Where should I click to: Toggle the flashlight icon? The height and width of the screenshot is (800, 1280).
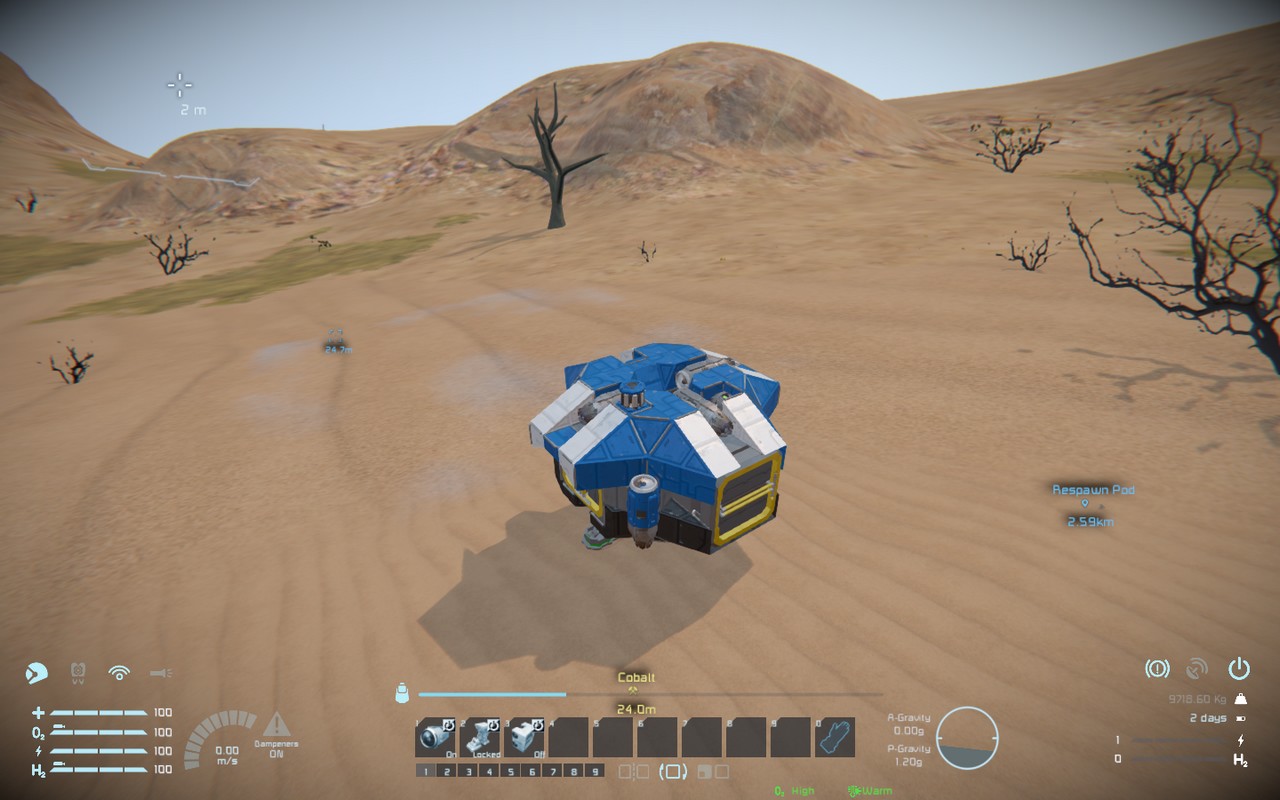pos(160,672)
